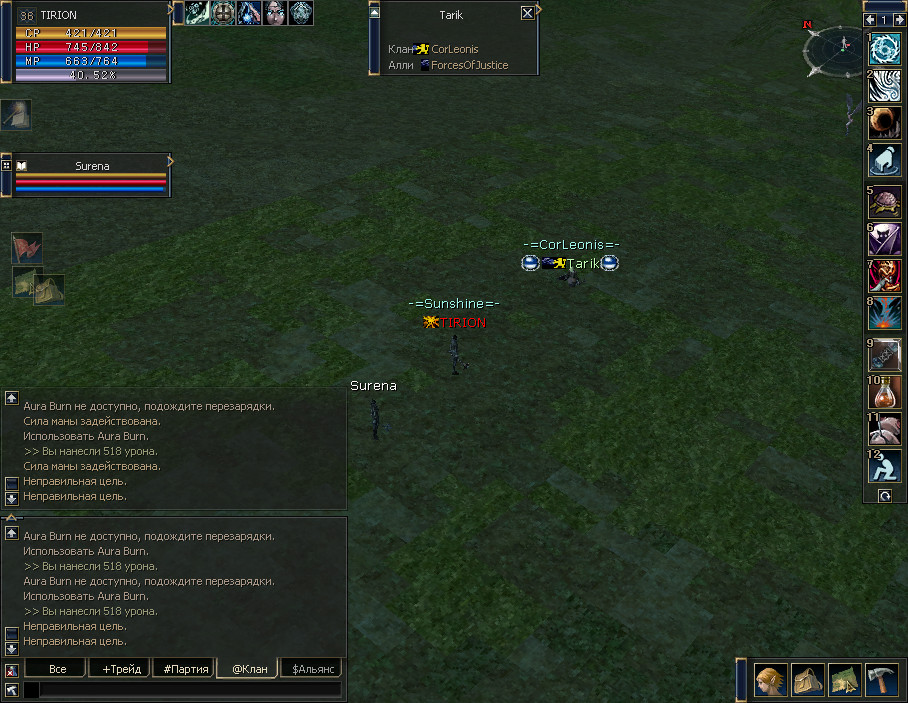
Task: Select the +Трейд chat tab
Action: [121, 668]
